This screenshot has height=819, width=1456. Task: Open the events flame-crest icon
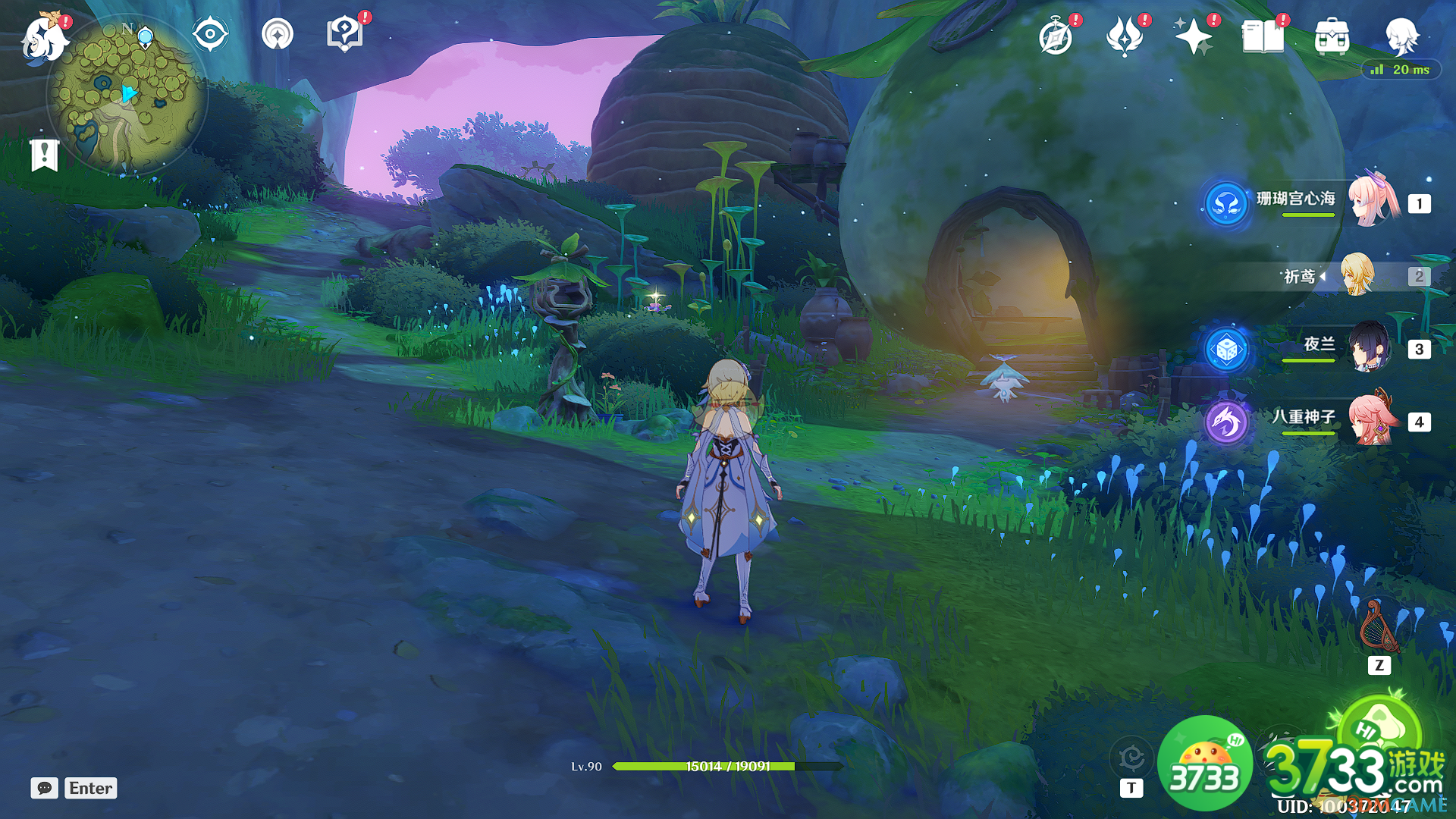[1125, 36]
